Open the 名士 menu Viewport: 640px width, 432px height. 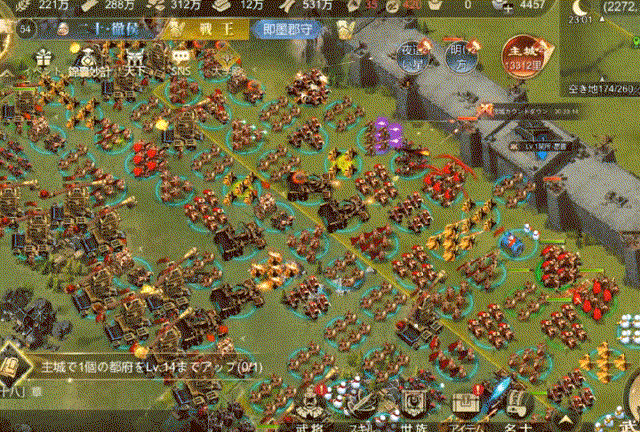tap(516, 408)
